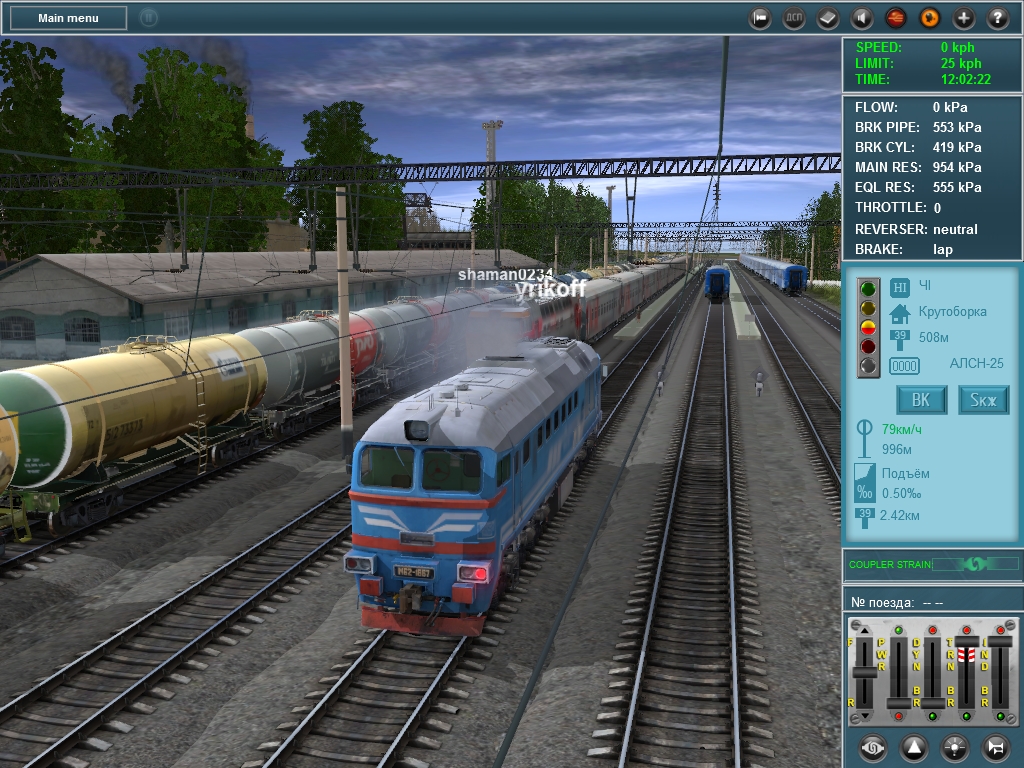Toggle the sound speaker icon
This screenshot has width=1024, height=768.
862,18
